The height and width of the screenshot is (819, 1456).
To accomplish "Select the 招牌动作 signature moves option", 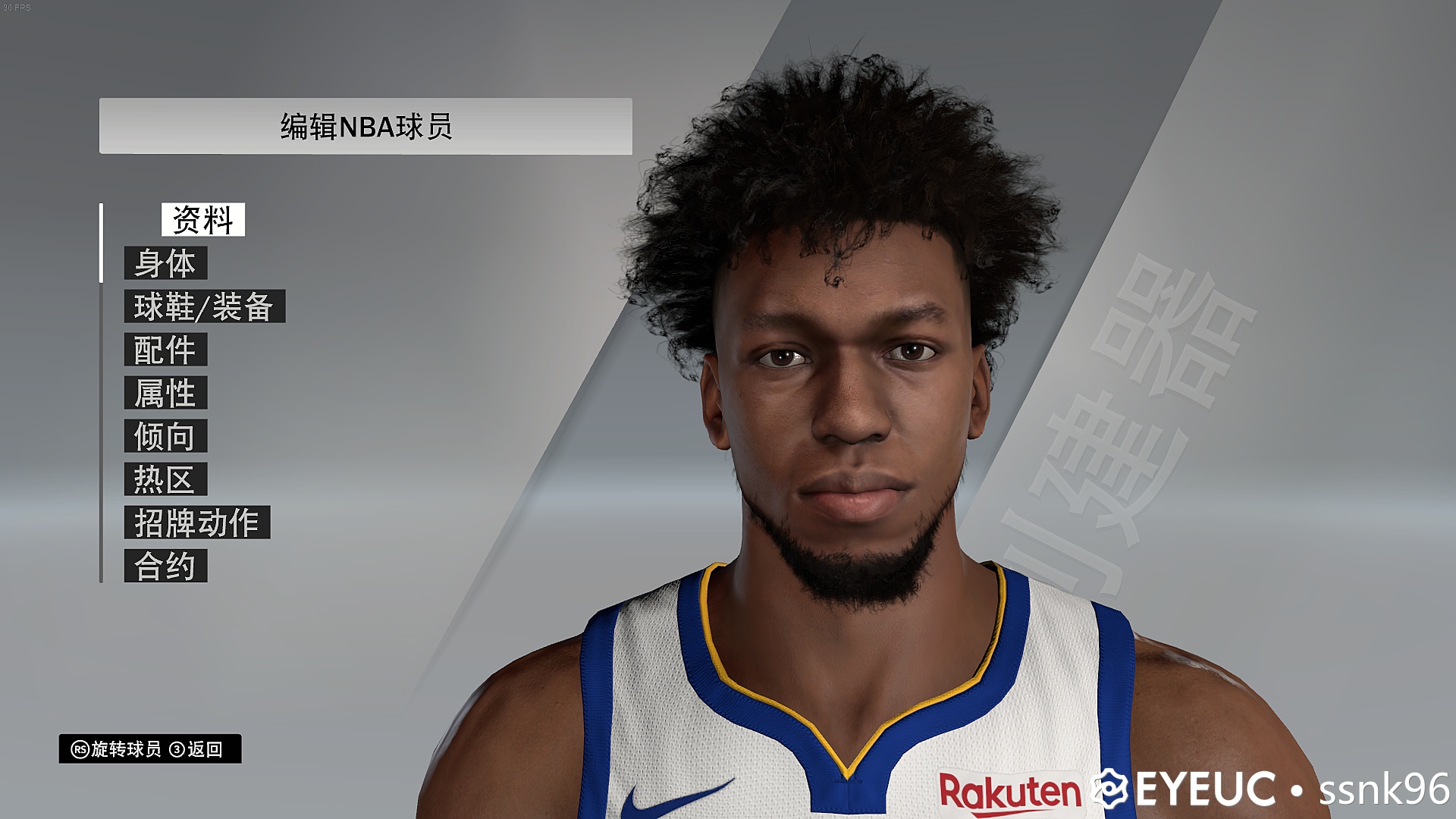I will [197, 522].
